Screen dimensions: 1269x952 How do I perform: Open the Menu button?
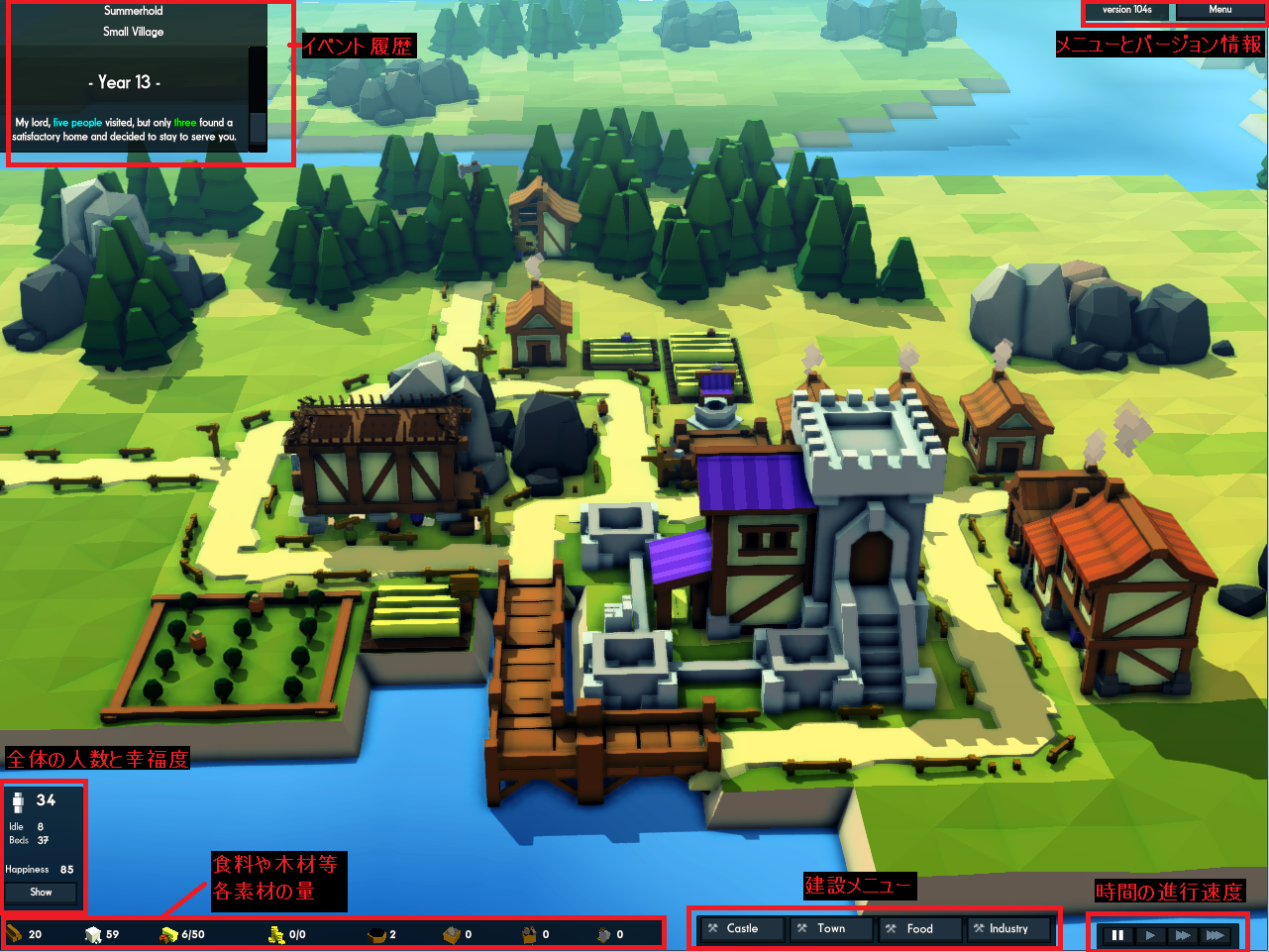click(1219, 10)
